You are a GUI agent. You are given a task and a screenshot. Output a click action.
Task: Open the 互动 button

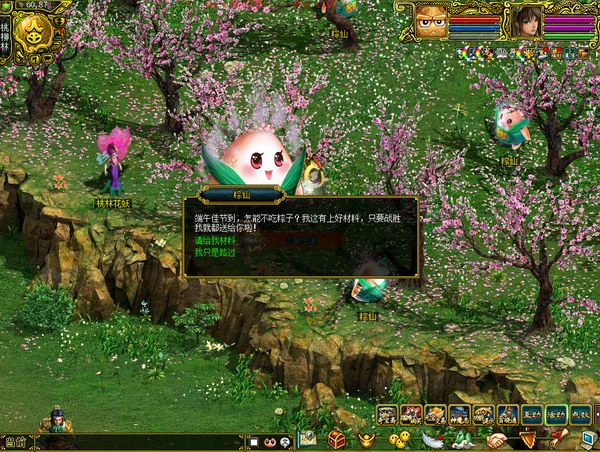pos(531,414)
